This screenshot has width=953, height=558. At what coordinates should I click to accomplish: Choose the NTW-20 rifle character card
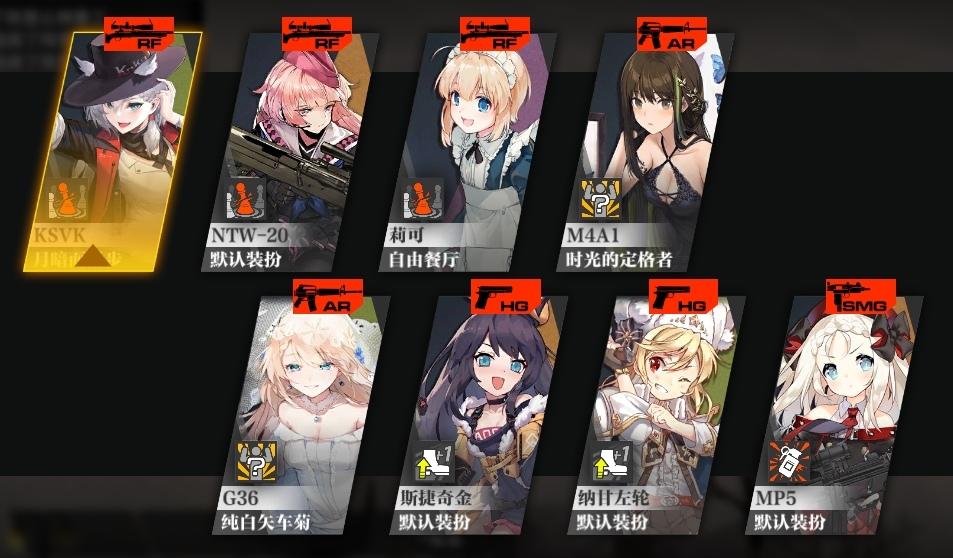[x=297, y=150]
